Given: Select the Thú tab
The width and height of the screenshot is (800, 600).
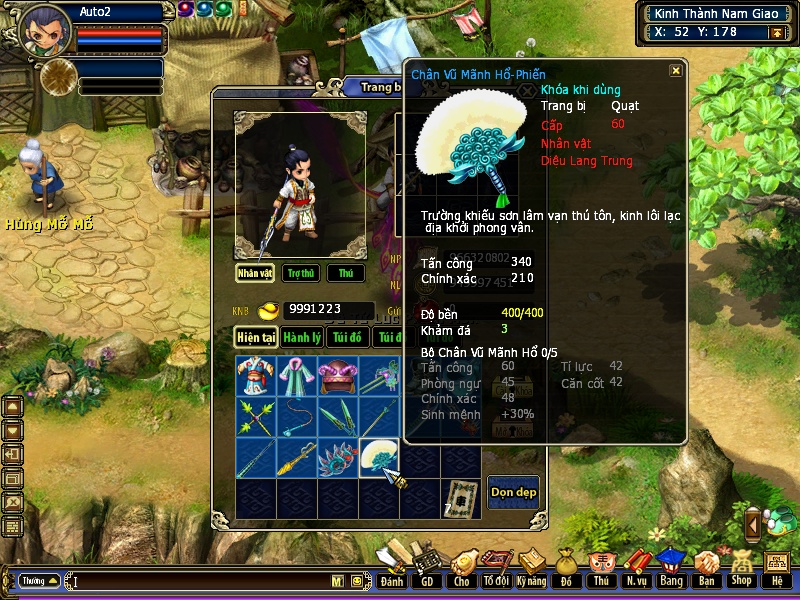Looking at the screenshot, I should (345, 273).
